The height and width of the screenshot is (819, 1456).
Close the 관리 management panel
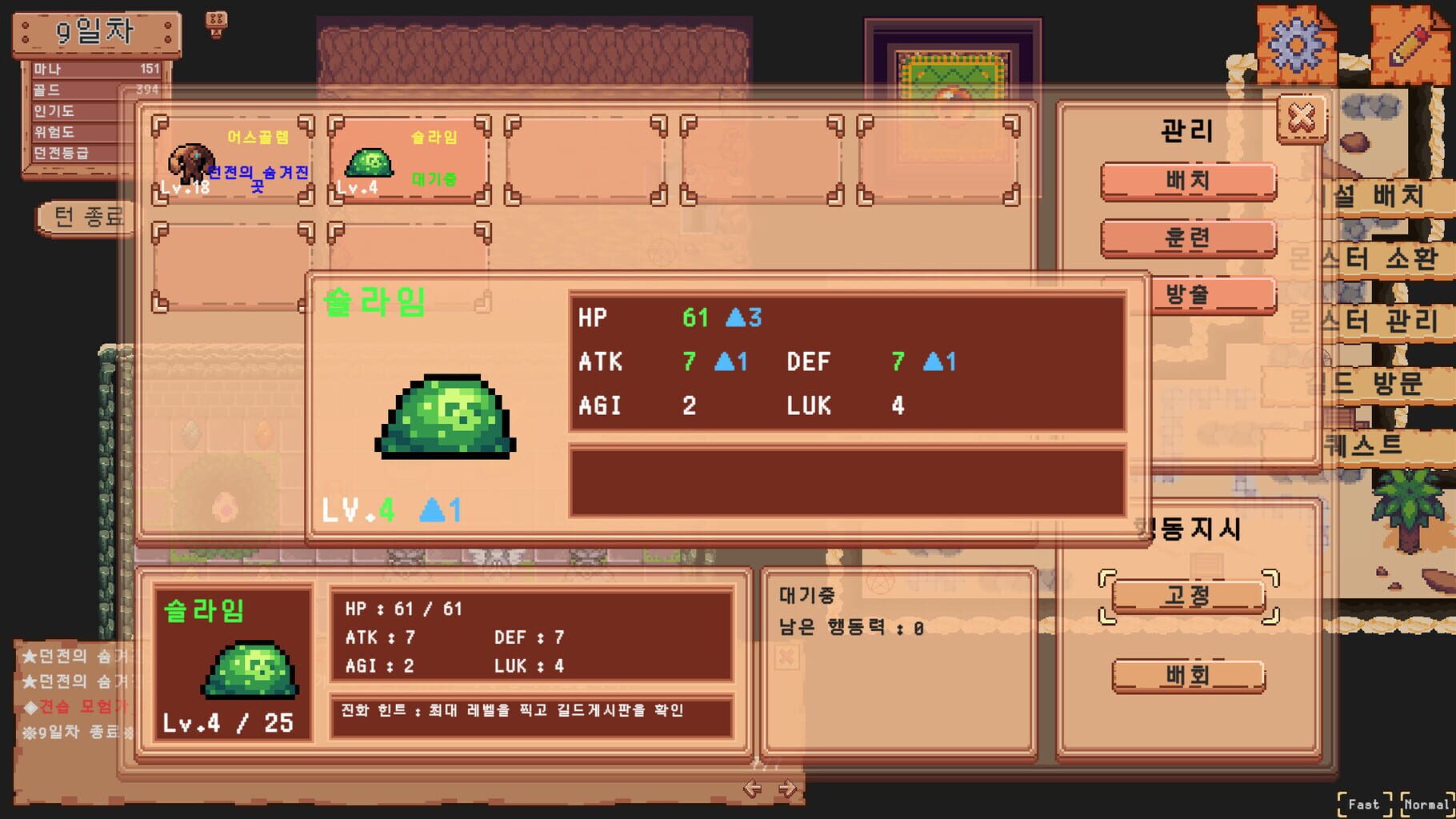(x=1300, y=117)
